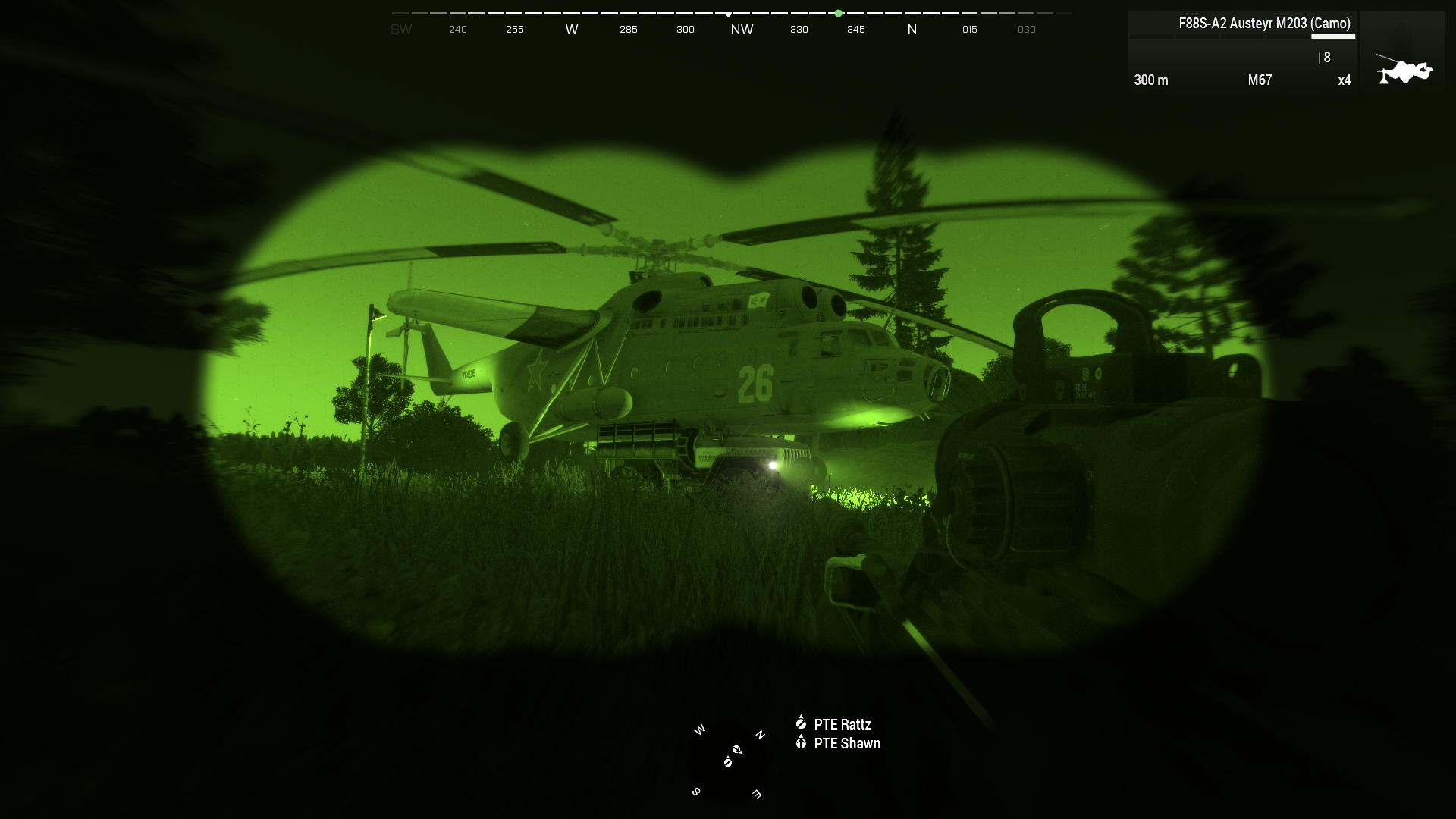This screenshot has height=819, width=1456.
Task: Toggle the green heading marker near 345
Action: pos(838,13)
